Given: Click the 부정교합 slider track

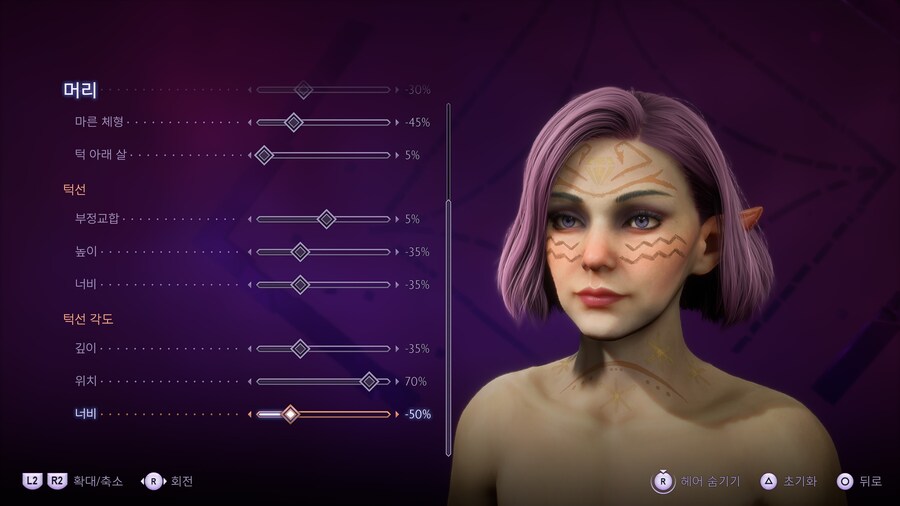Looking at the screenshot, I should [x=322, y=219].
